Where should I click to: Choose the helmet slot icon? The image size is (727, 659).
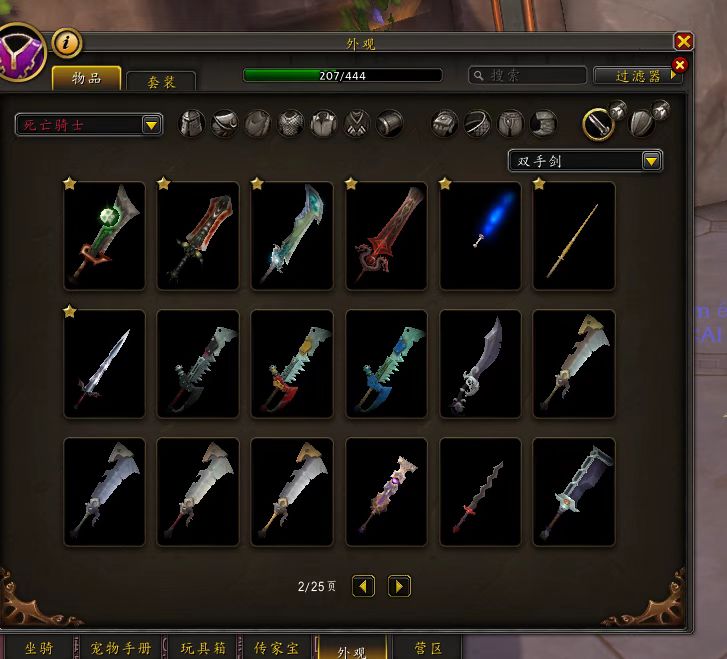[x=191, y=124]
